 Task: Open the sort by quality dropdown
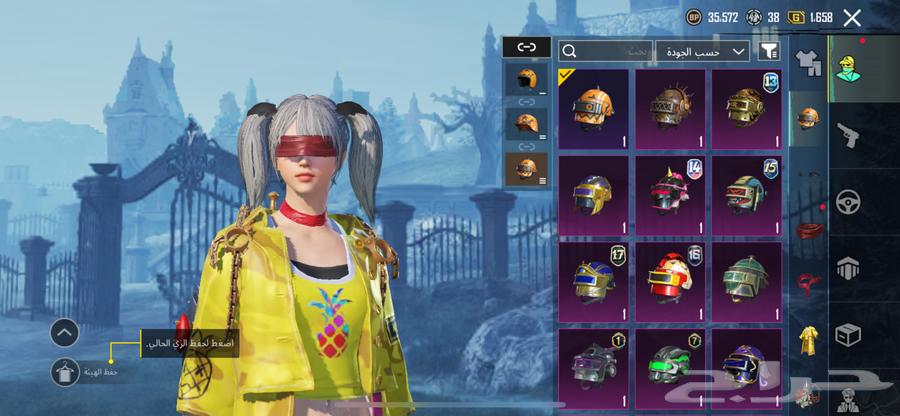[703, 50]
